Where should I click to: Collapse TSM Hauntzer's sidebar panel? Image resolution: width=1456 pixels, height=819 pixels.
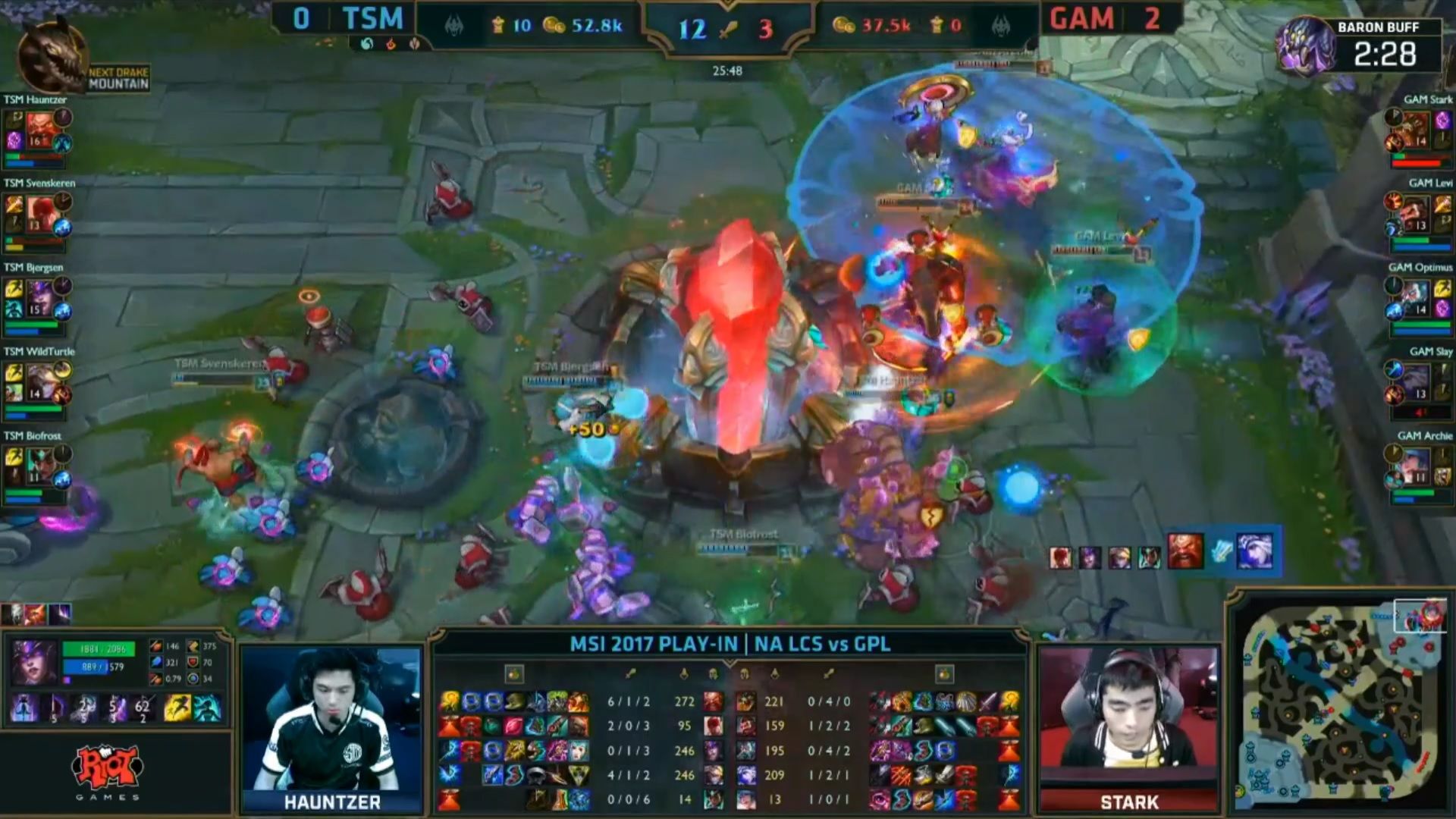click(x=34, y=136)
